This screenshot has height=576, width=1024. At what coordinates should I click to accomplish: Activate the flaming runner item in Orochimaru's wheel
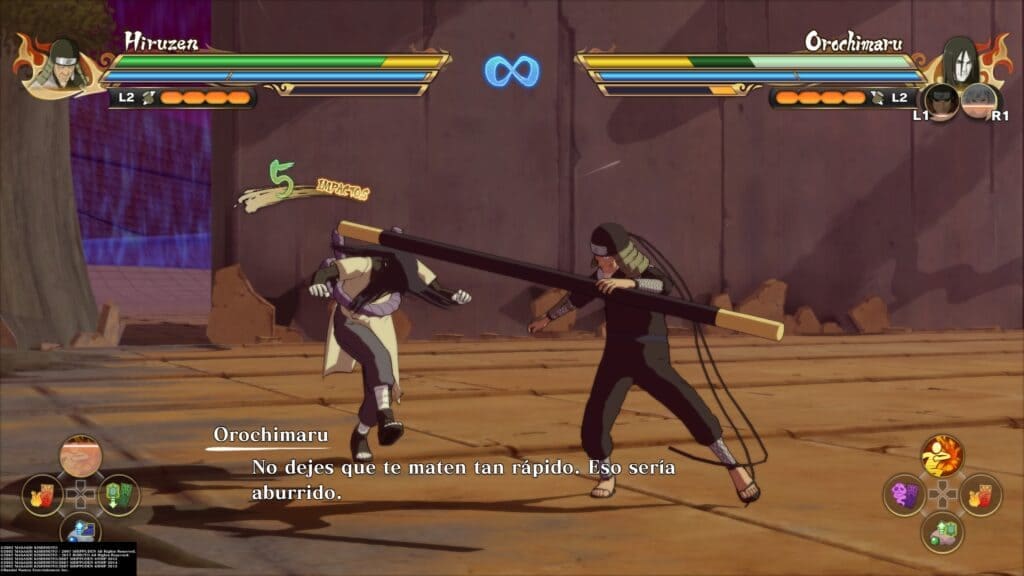[941, 456]
